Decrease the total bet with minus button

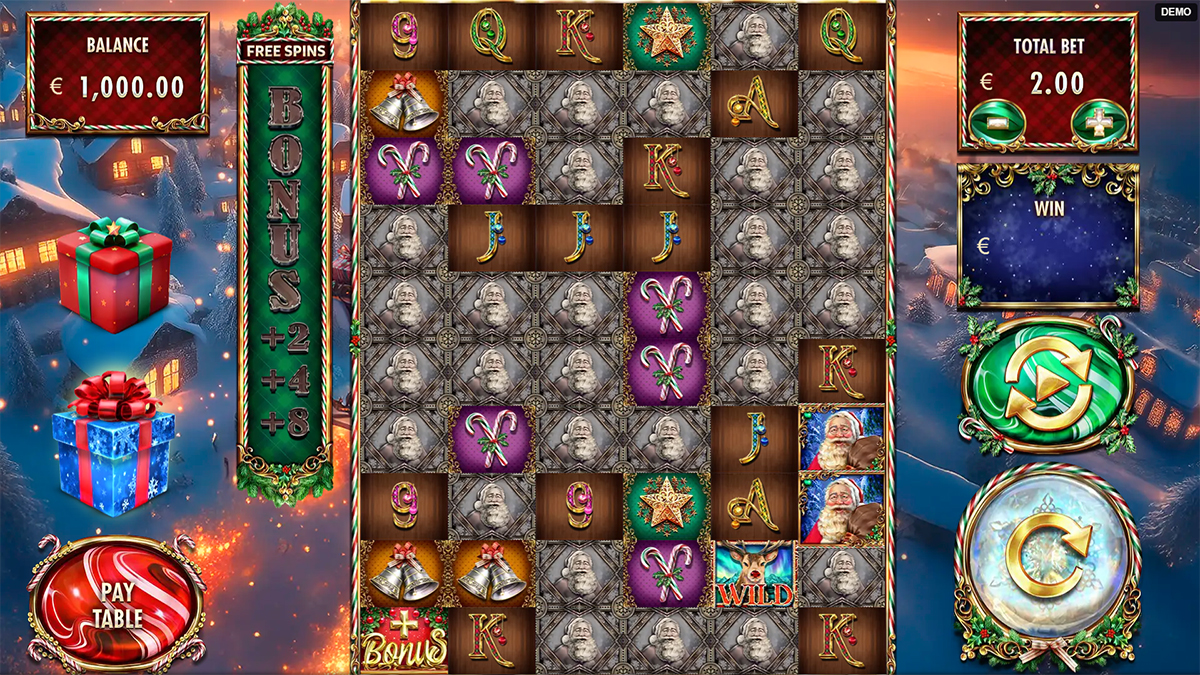click(994, 122)
